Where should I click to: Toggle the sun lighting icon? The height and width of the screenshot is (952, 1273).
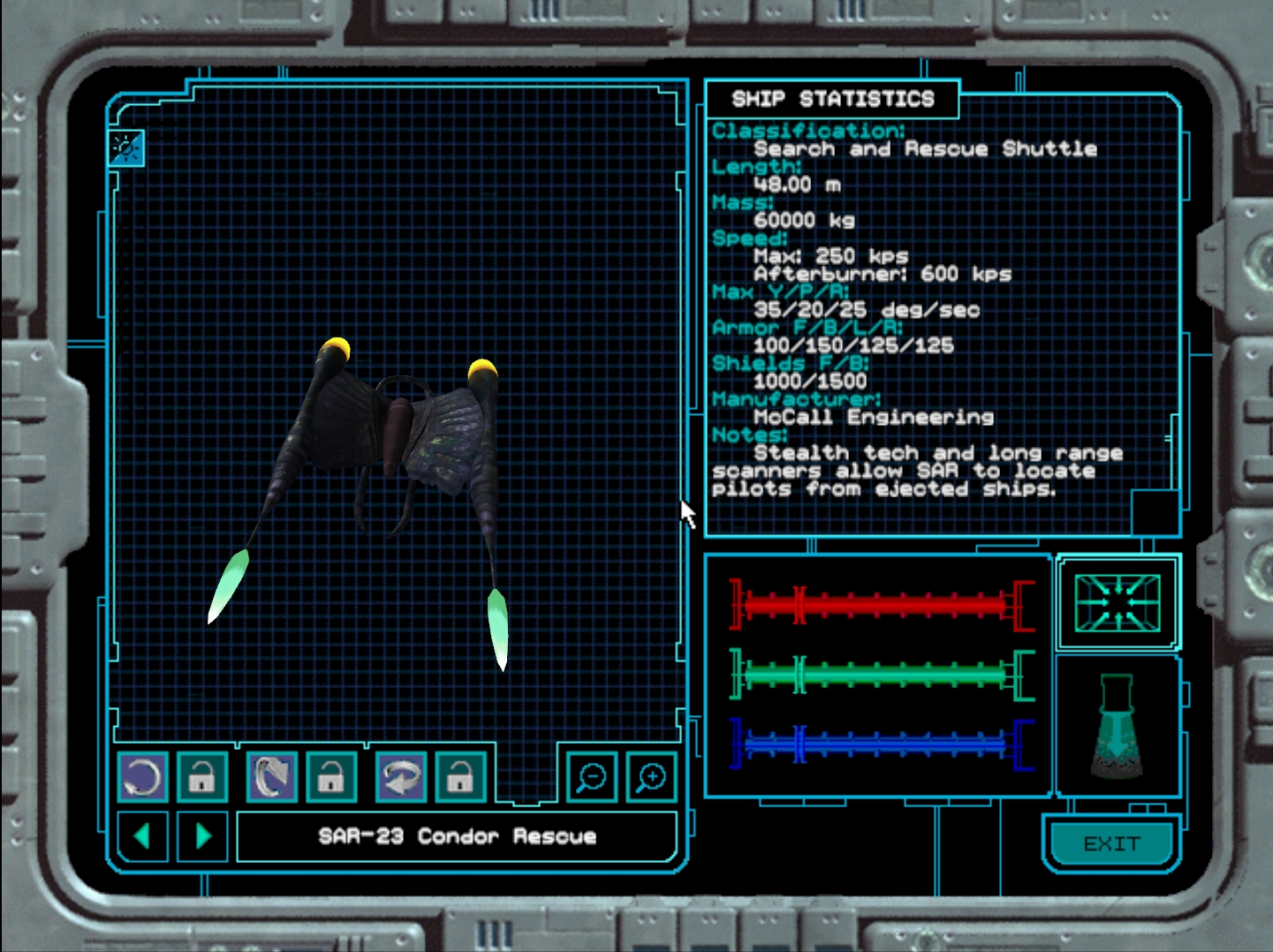tap(125, 147)
